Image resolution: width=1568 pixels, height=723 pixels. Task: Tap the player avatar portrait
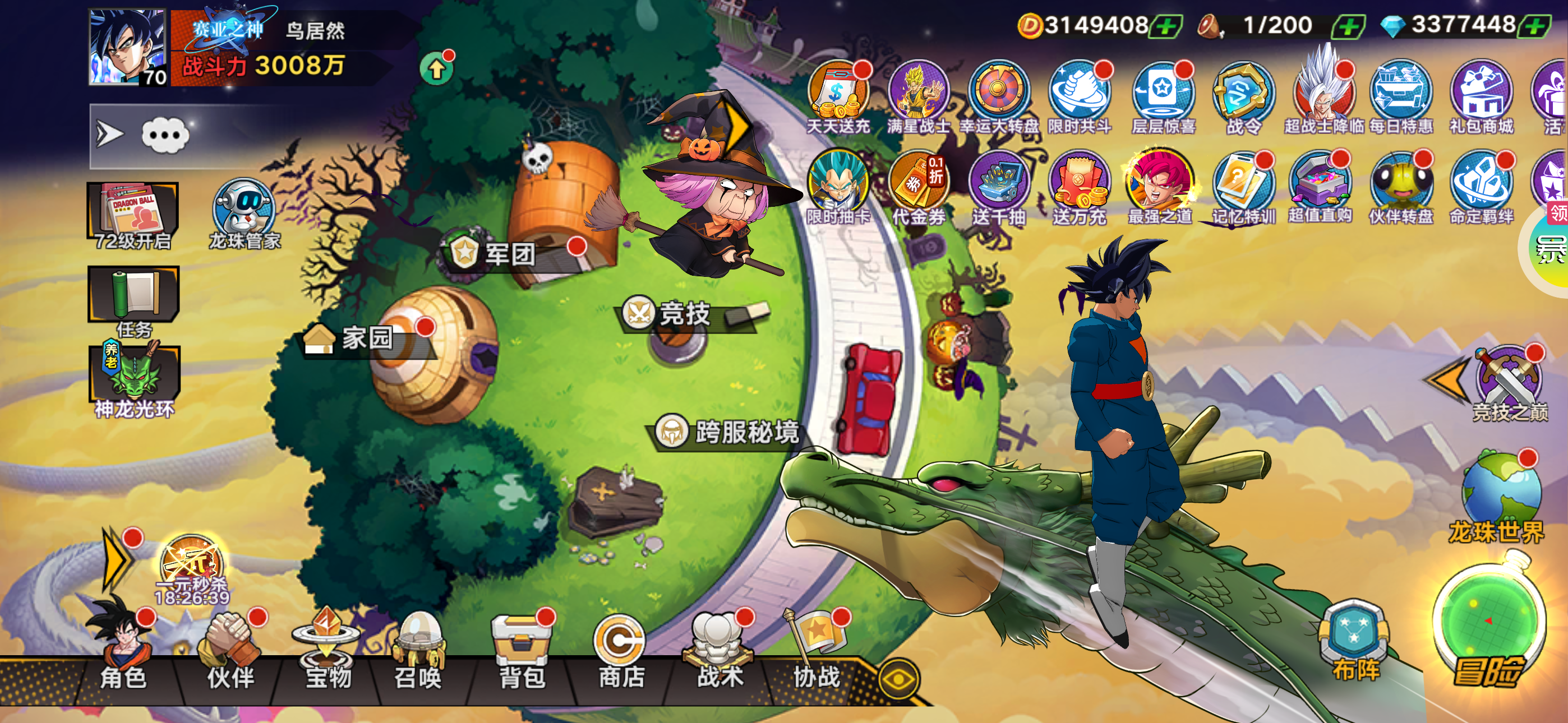(x=127, y=47)
